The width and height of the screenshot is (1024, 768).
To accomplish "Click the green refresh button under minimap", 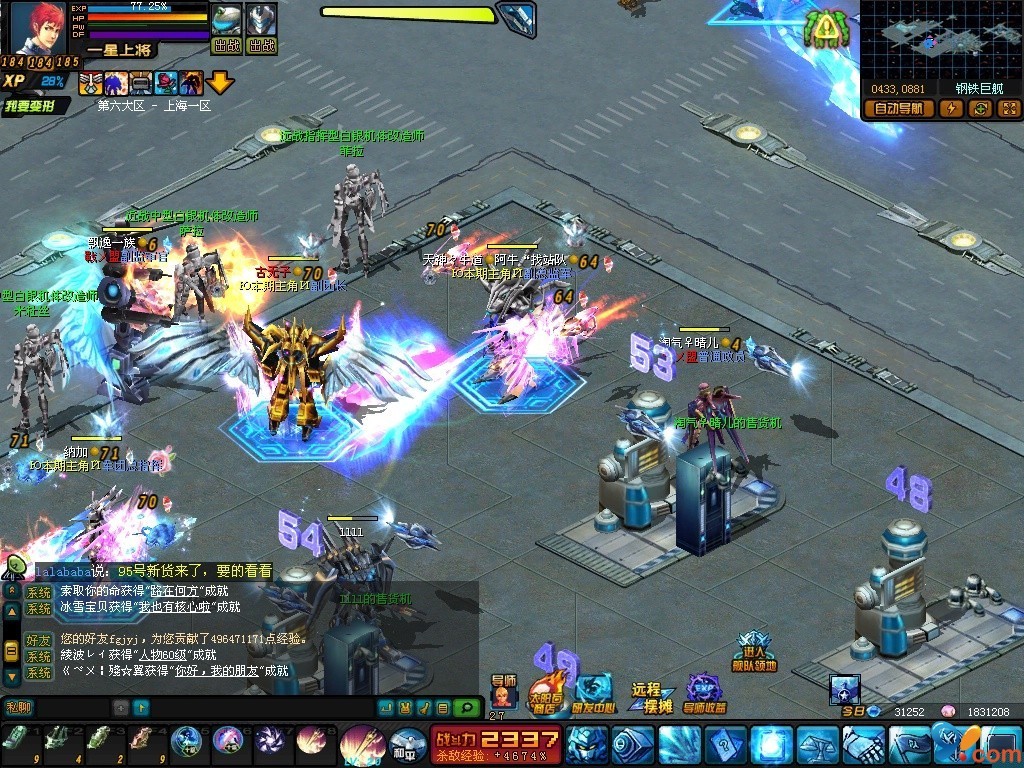I will pyautogui.click(x=980, y=109).
